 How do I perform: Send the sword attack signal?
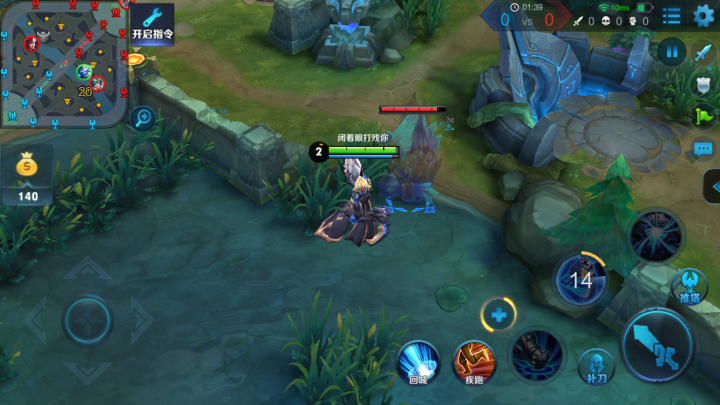(703, 54)
